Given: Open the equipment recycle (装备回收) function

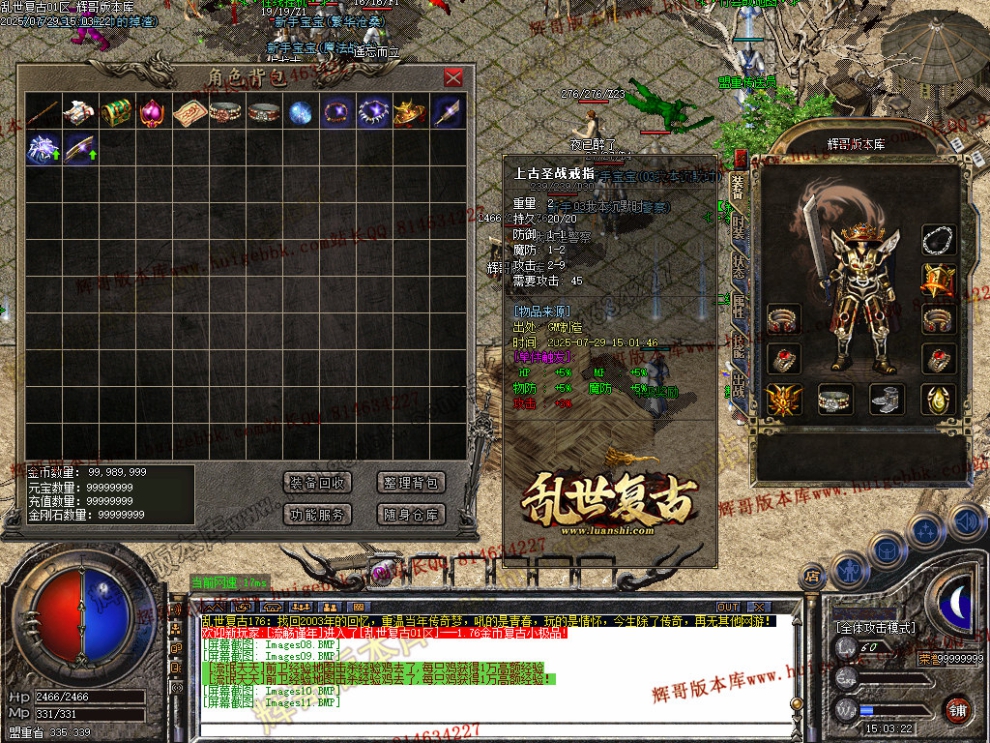Looking at the screenshot, I should 317,483.
